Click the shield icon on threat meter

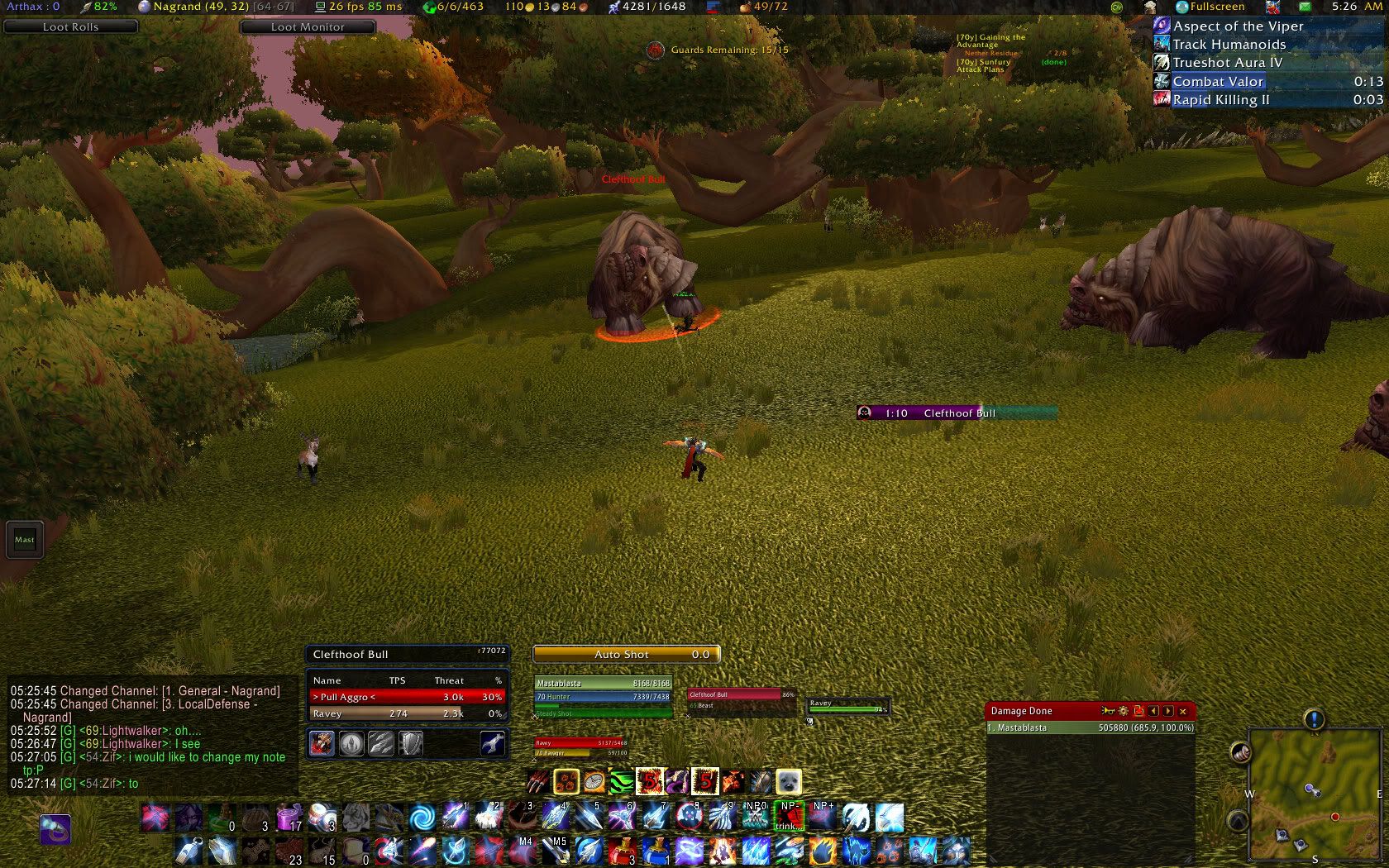tap(411, 744)
